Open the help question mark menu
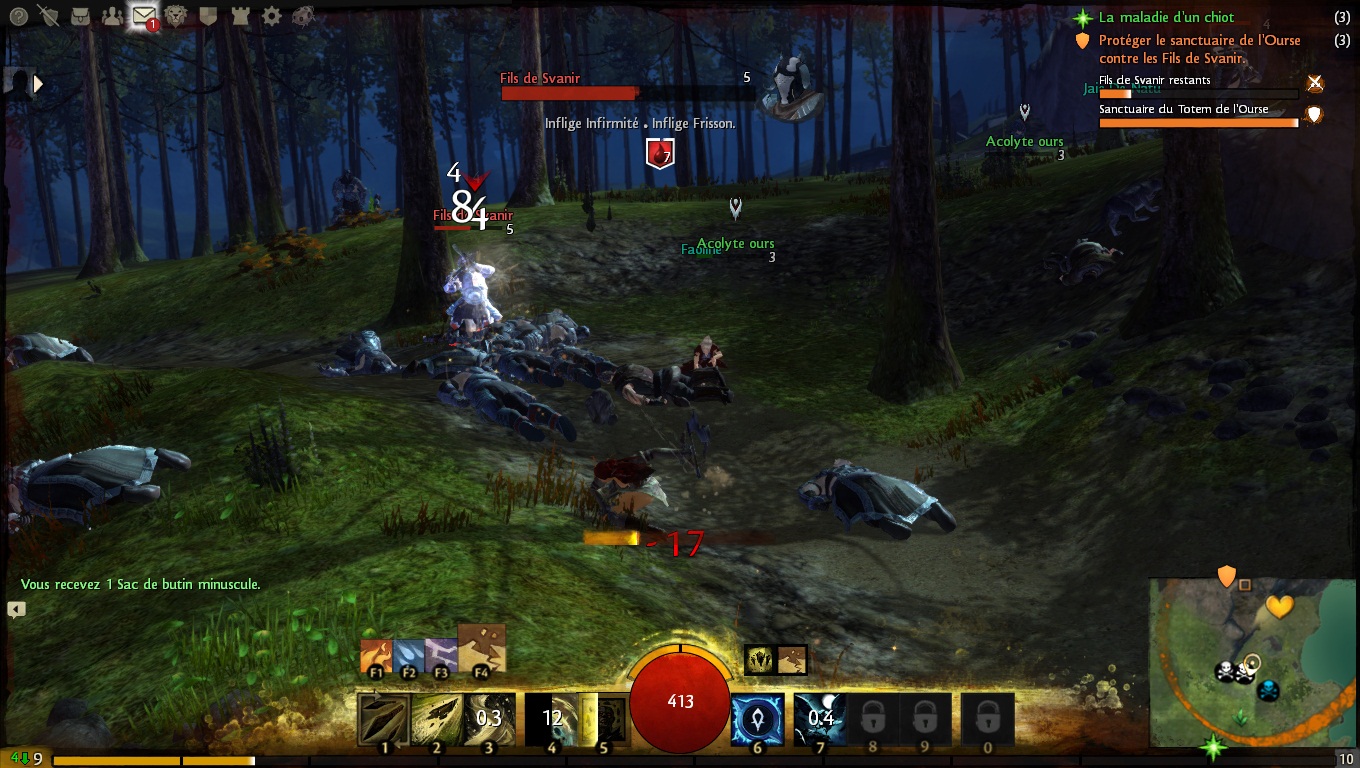Image resolution: width=1360 pixels, height=768 pixels. (19, 15)
